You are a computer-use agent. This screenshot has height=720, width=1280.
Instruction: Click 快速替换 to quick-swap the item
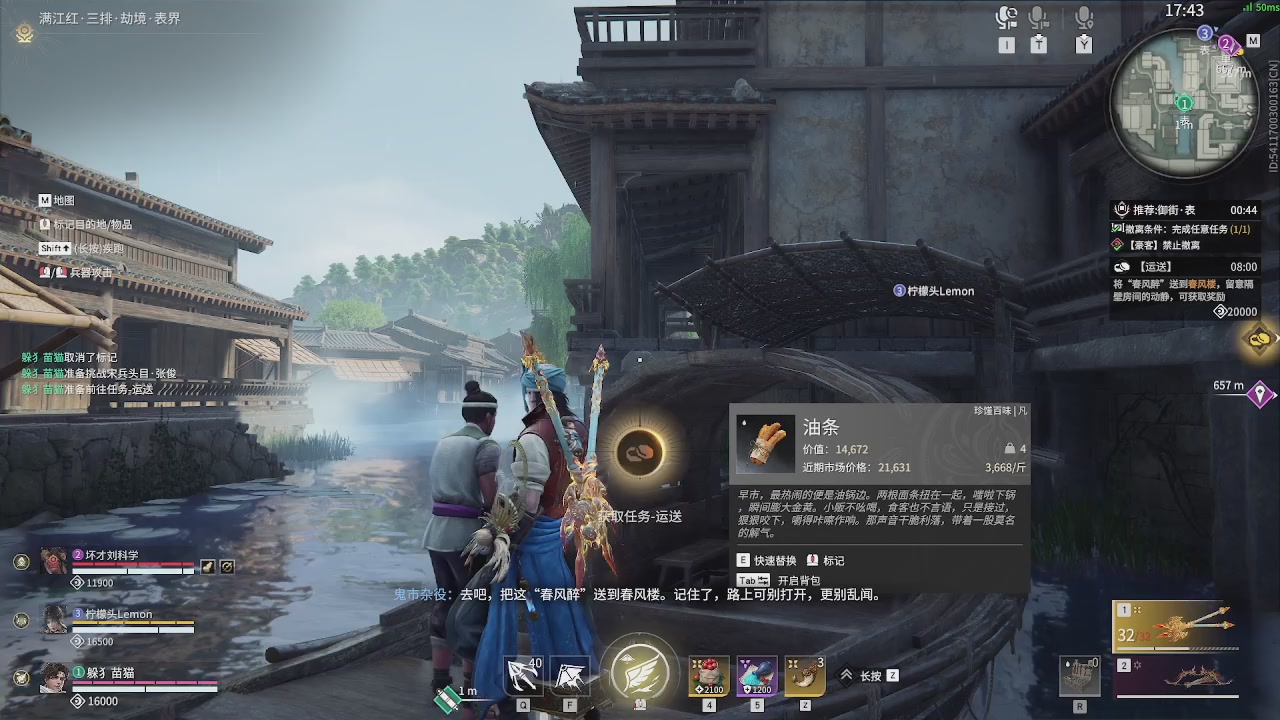[x=775, y=561]
